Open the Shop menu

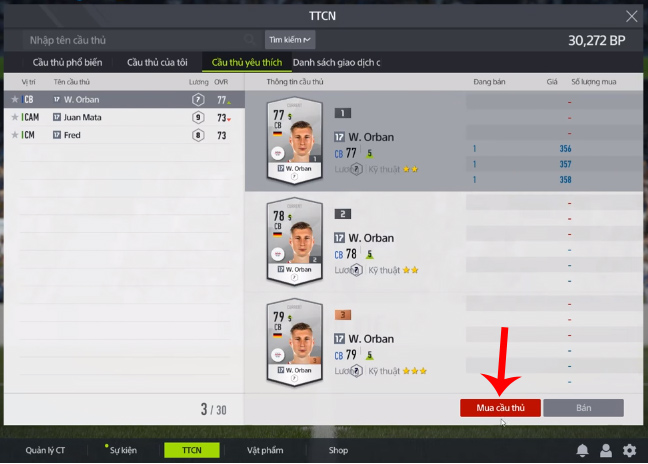point(338,450)
